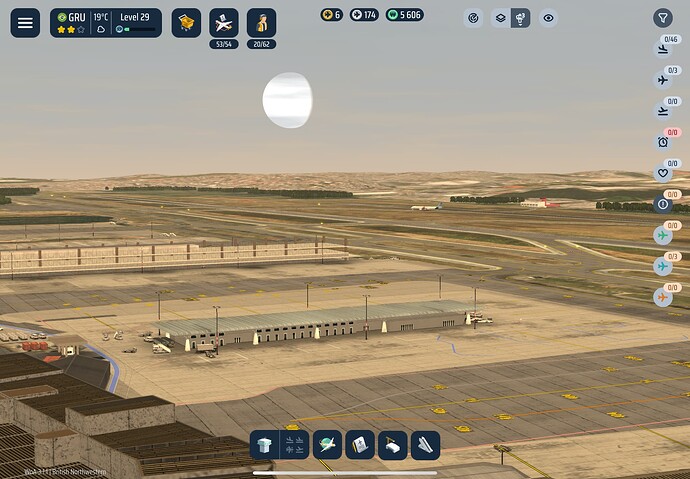Toggle the radar view mode
Viewport: 690px width, 479px height.
pyautogui.click(x=473, y=18)
